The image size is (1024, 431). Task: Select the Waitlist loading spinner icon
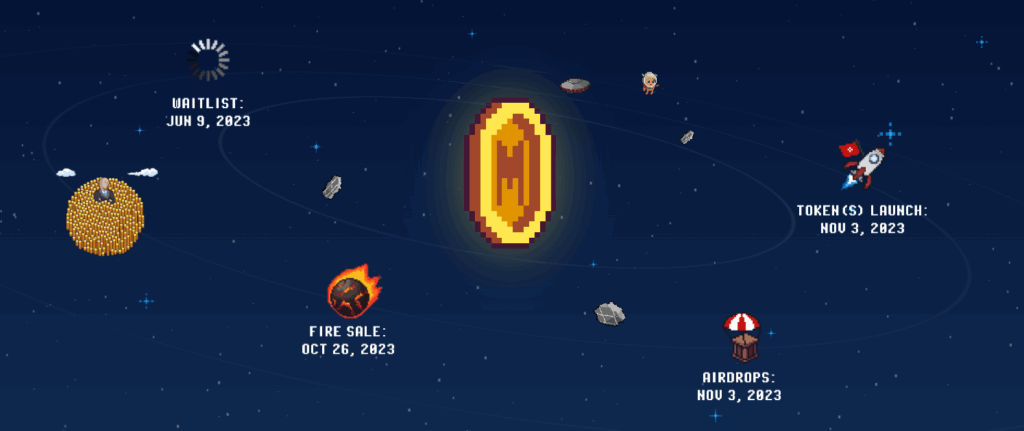pos(208,61)
